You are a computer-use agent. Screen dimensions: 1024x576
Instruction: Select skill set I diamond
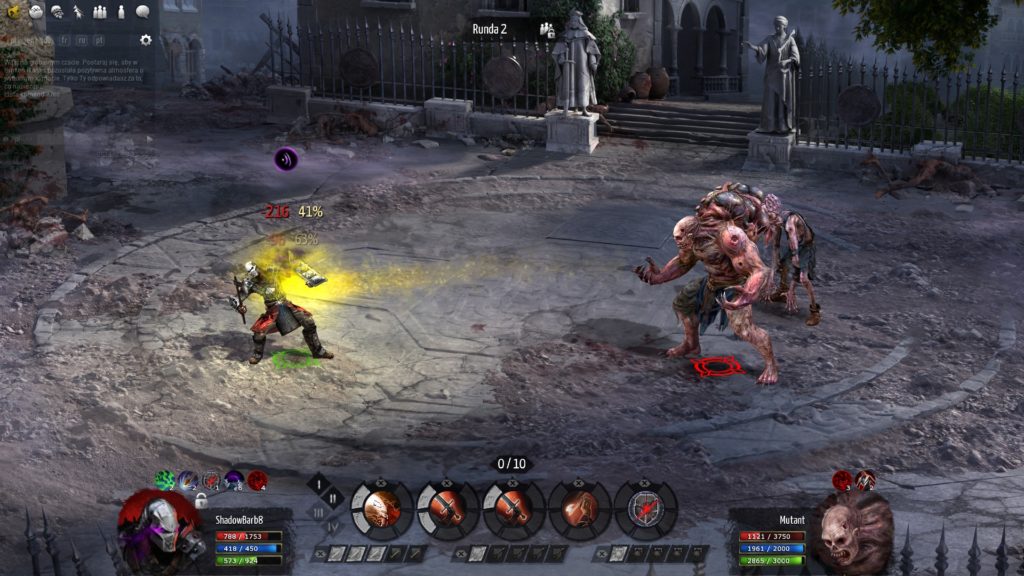pyautogui.click(x=319, y=483)
